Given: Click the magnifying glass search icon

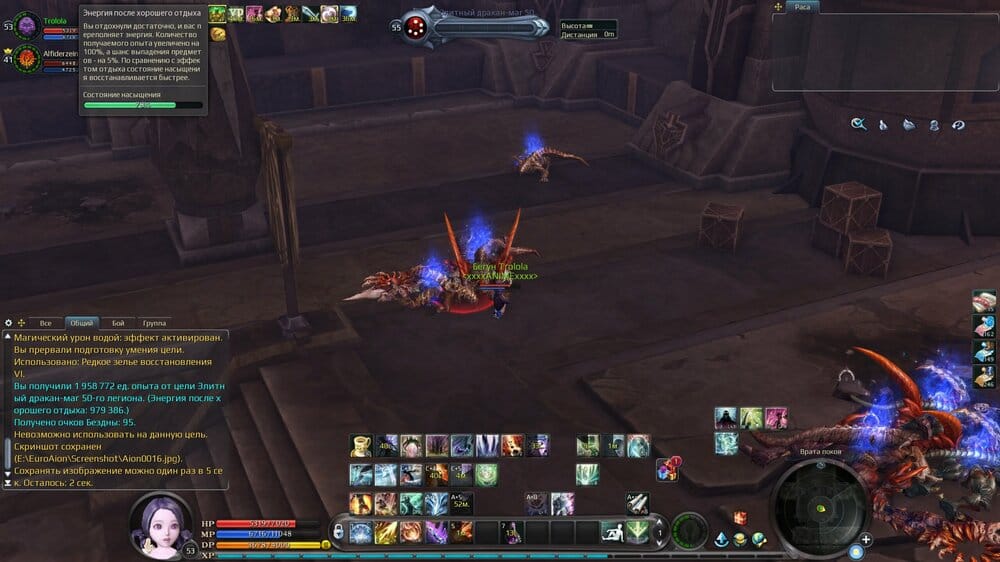Looking at the screenshot, I should [858, 124].
